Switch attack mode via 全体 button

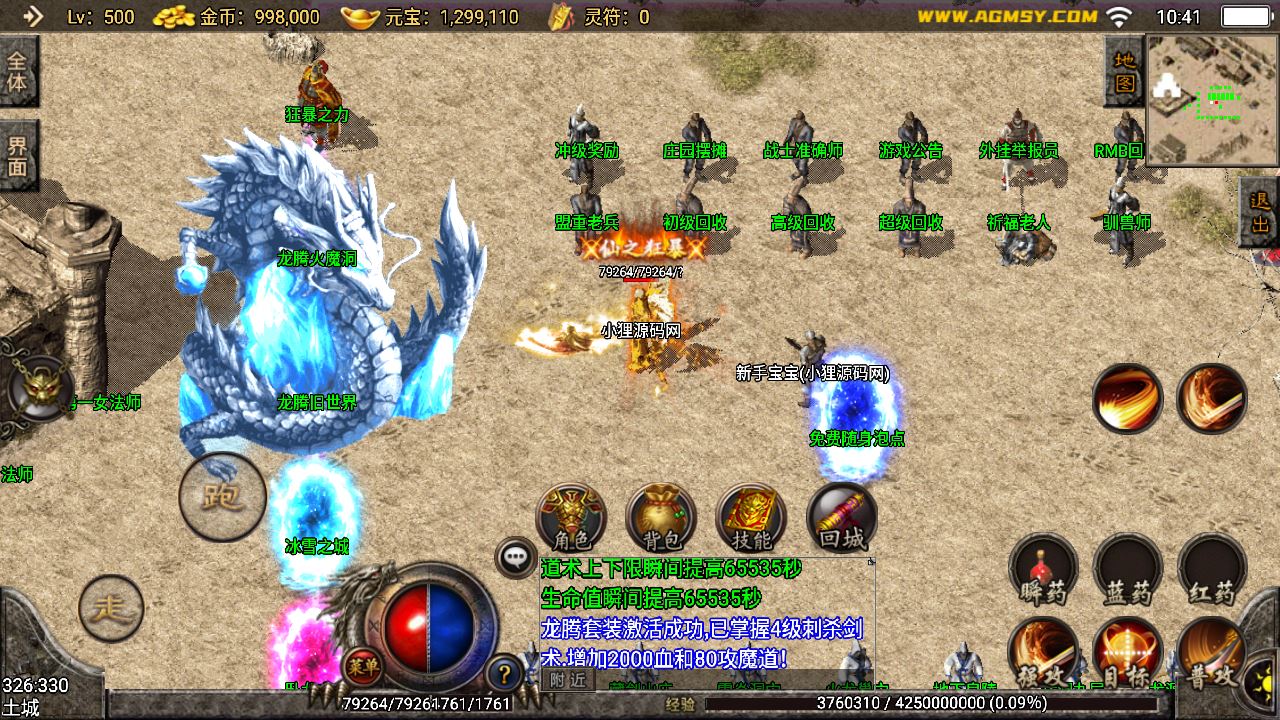[18, 71]
